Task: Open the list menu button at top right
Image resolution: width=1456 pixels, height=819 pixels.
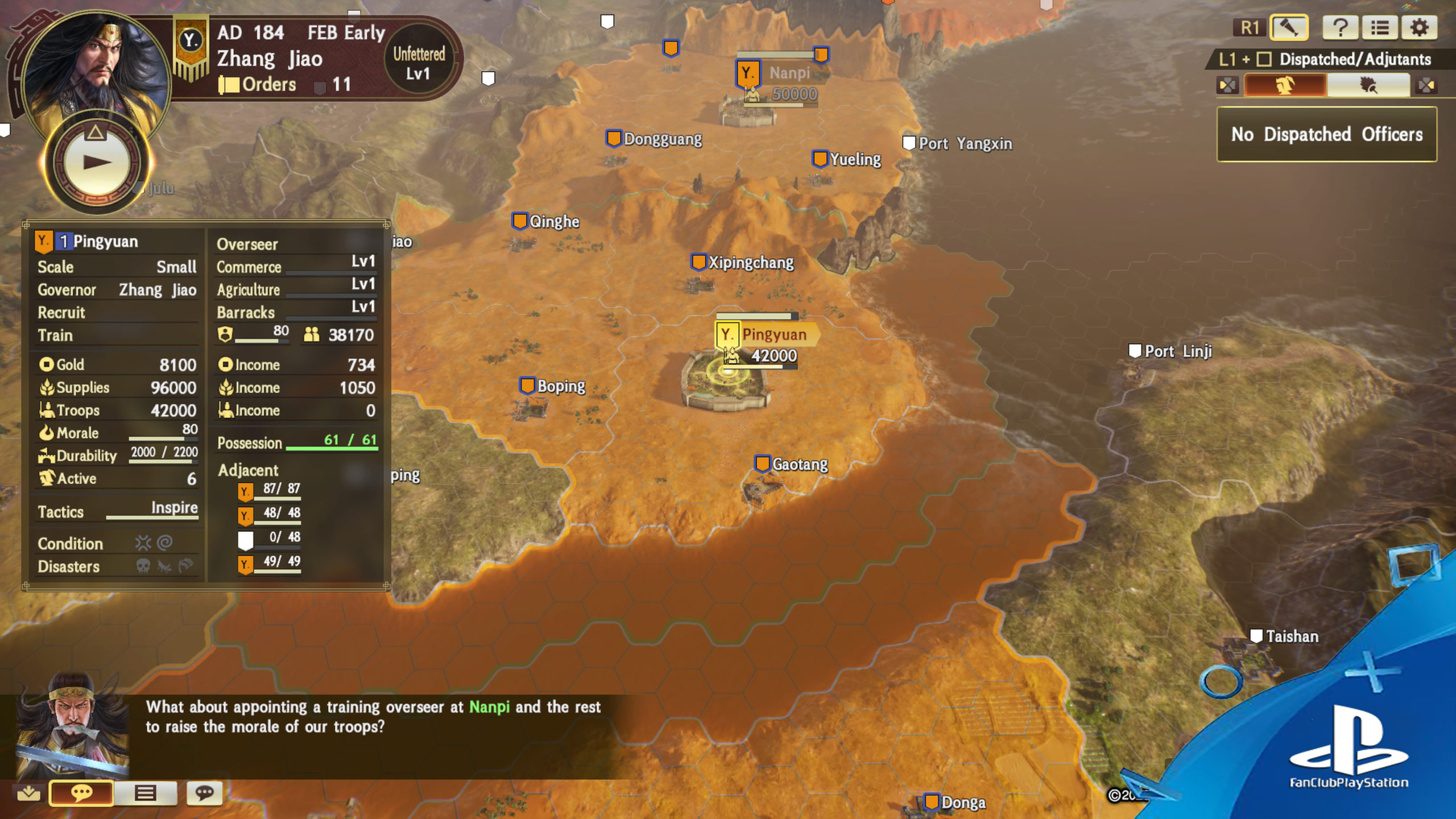Action: [x=1379, y=27]
